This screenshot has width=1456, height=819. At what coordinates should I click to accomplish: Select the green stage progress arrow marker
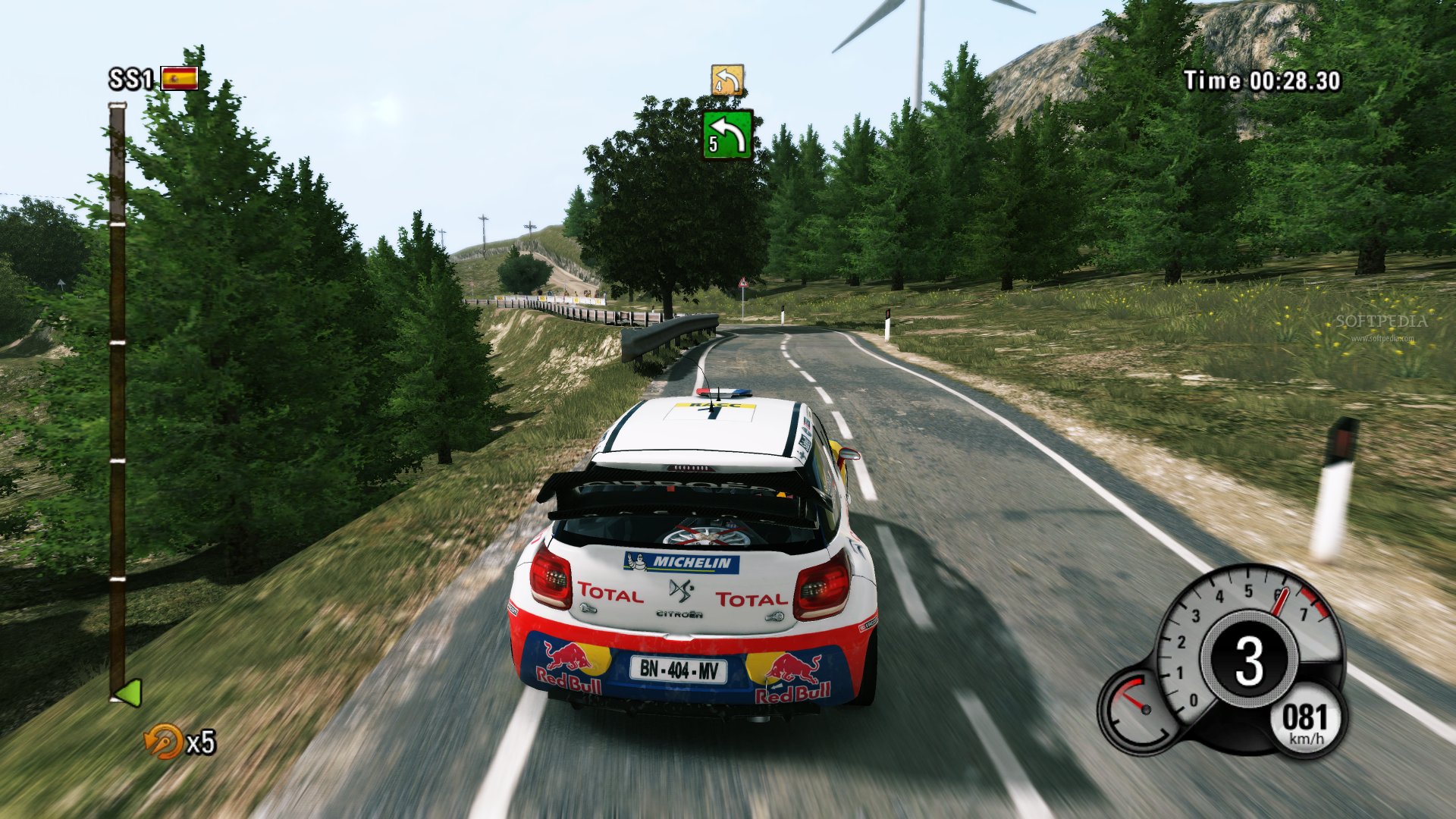coord(127,692)
